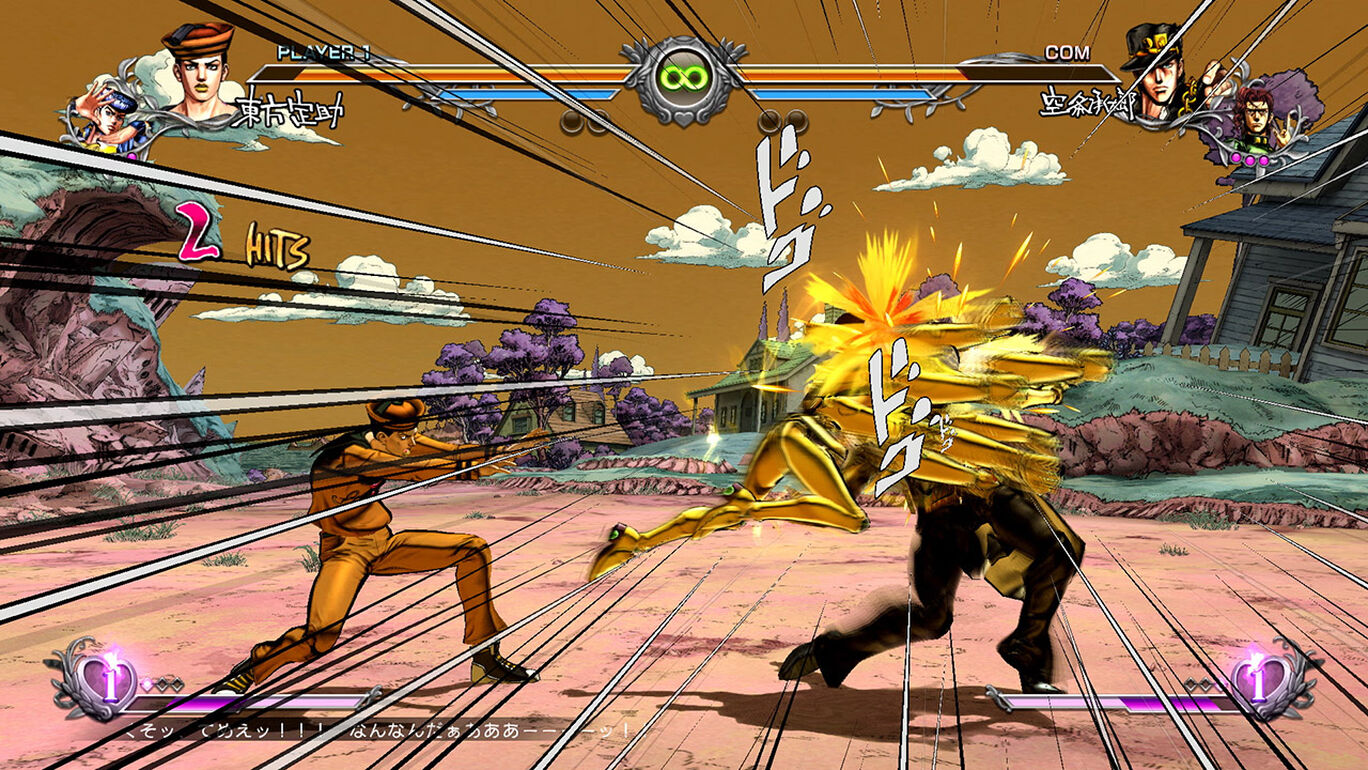Viewport: 1368px width, 770px height.
Task: Select the blue-haired assist portrait for Player 1
Action: click(x=111, y=120)
